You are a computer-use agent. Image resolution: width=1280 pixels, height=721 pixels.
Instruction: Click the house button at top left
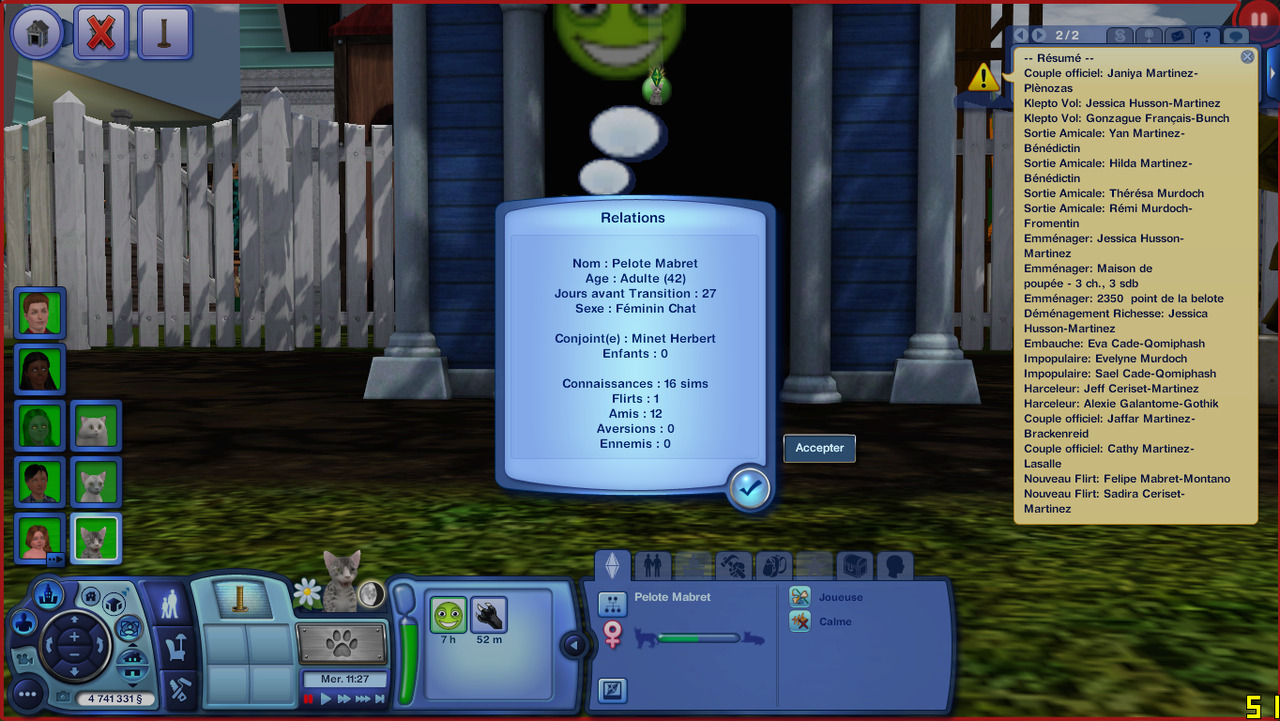pos(36,34)
